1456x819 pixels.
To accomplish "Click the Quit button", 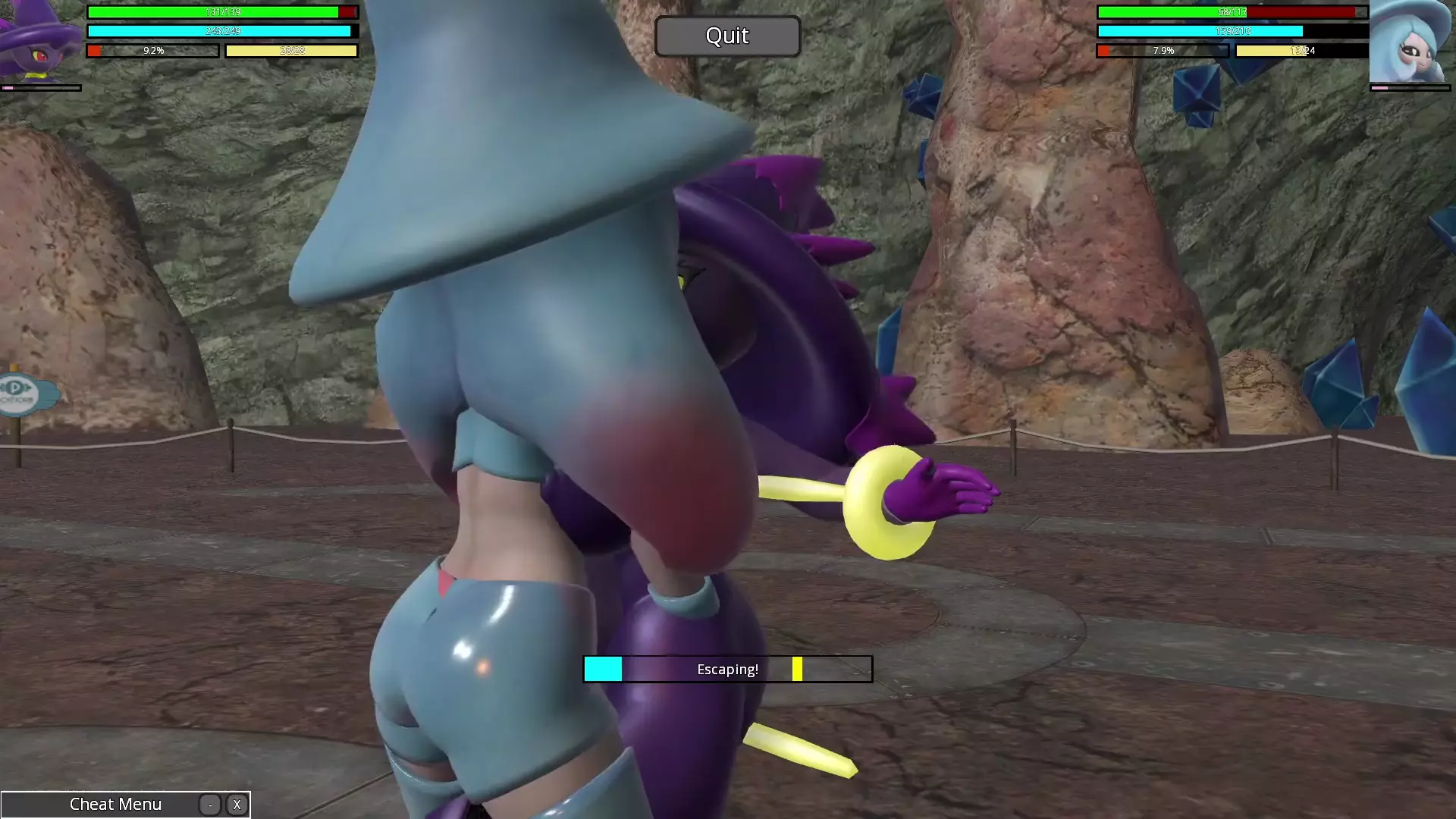I will pos(727,36).
